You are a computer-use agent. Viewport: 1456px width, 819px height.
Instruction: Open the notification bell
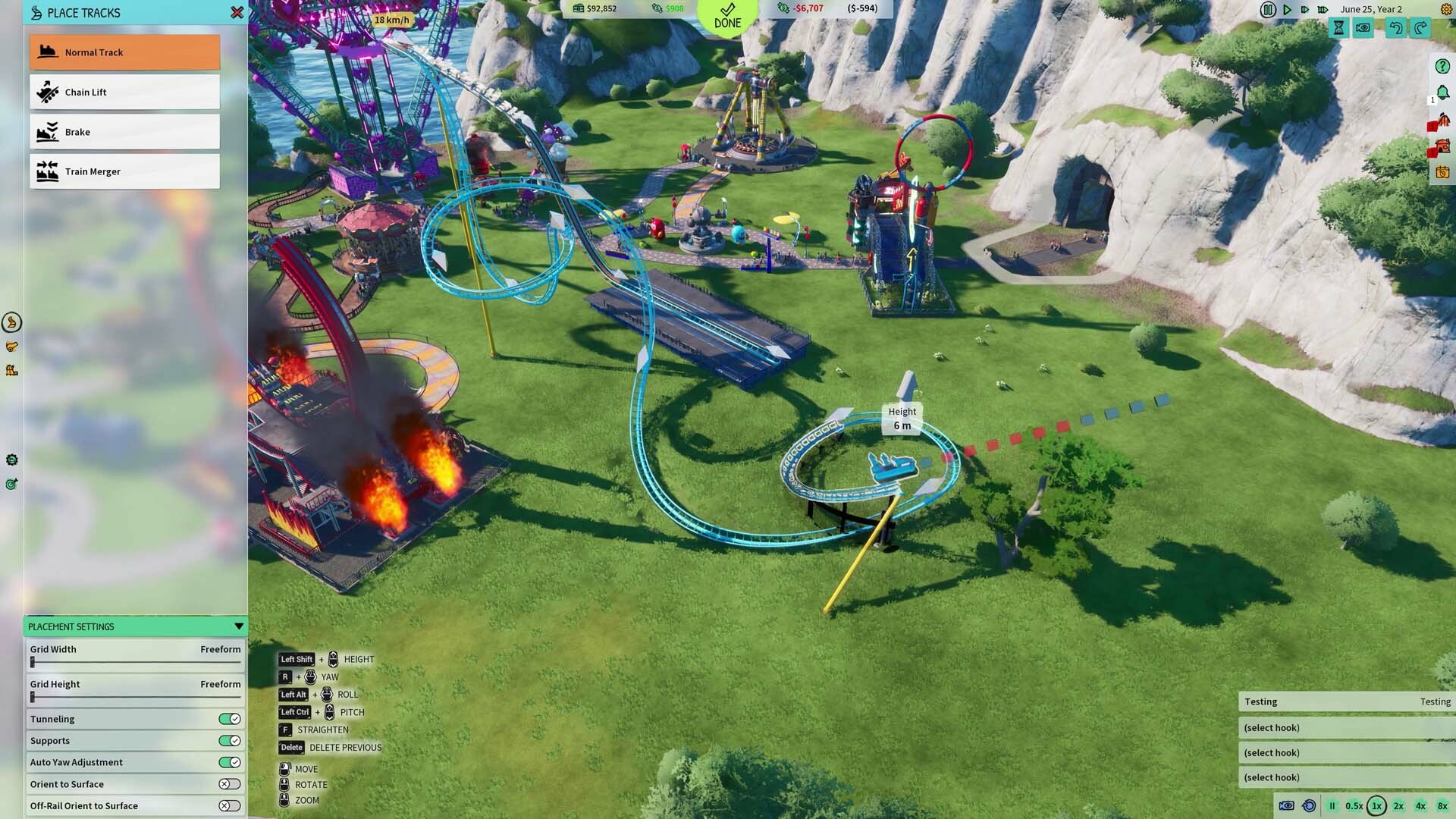pos(1442,93)
